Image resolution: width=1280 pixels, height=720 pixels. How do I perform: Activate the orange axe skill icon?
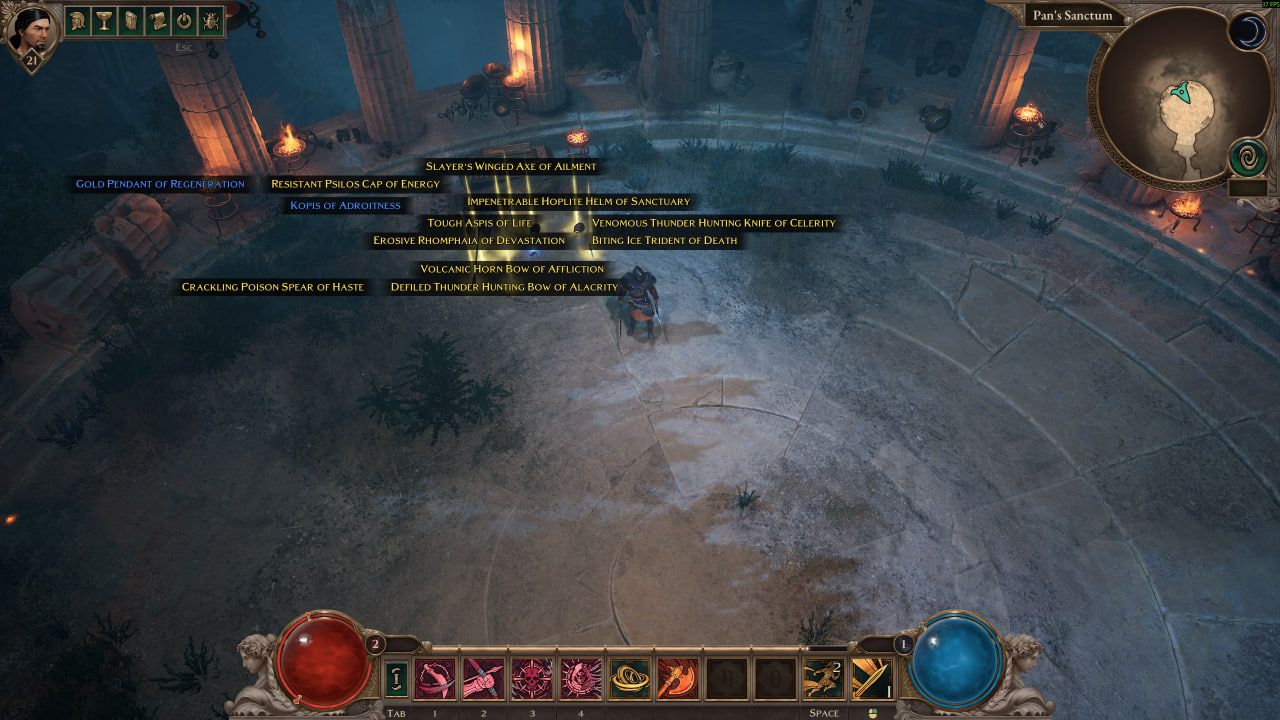[x=678, y=680]
